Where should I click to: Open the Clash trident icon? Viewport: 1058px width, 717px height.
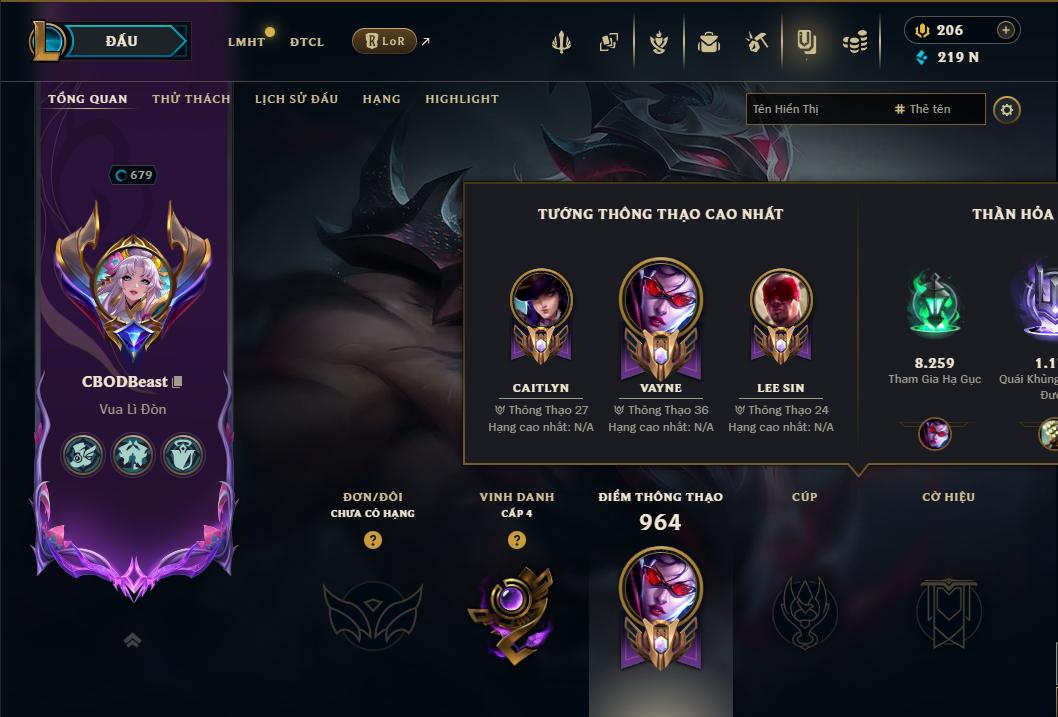pos(561,42)
